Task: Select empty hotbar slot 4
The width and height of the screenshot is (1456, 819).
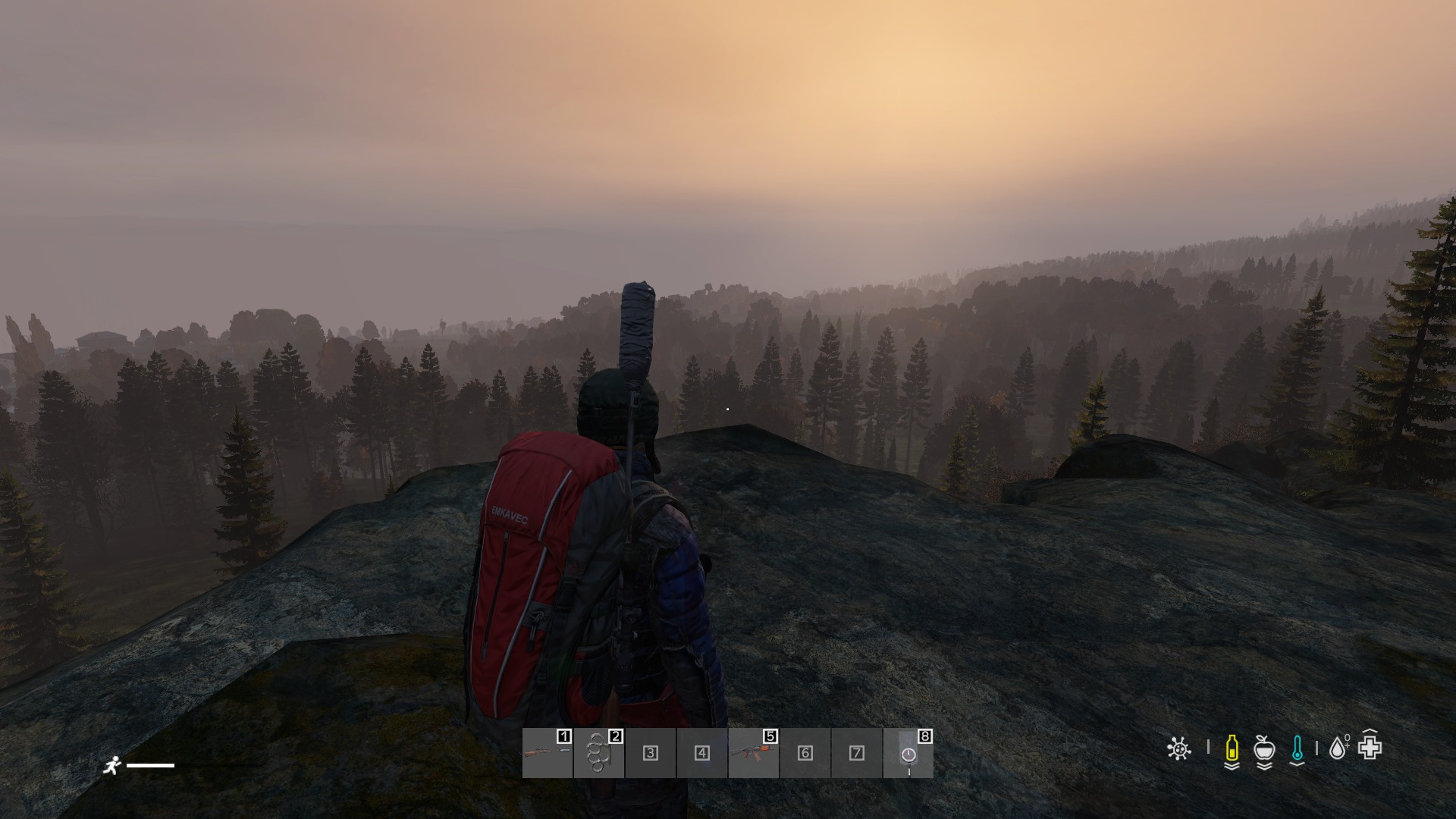Action: (x=701, y=753)
